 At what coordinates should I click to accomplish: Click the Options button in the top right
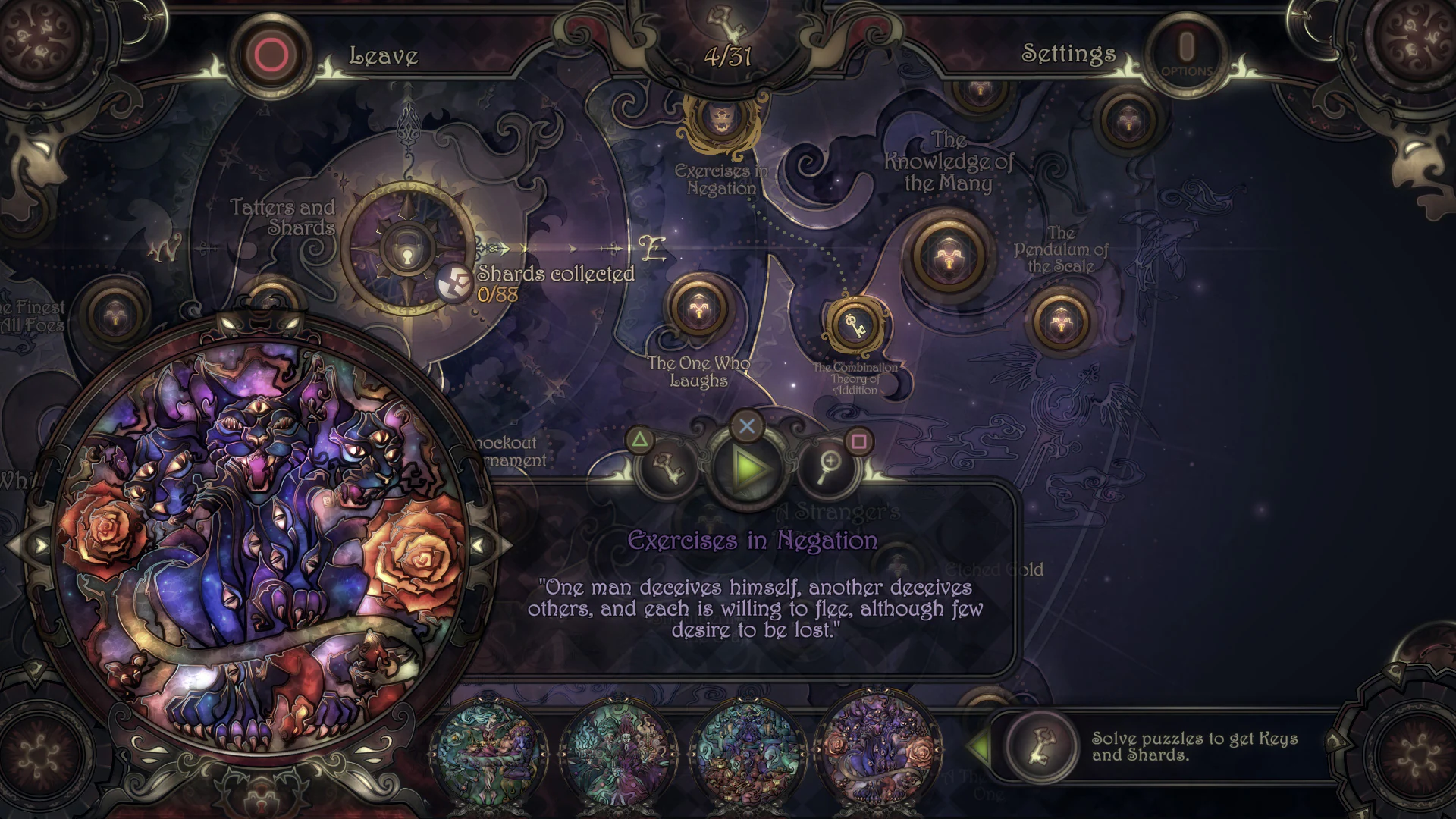click(1185, 52)
